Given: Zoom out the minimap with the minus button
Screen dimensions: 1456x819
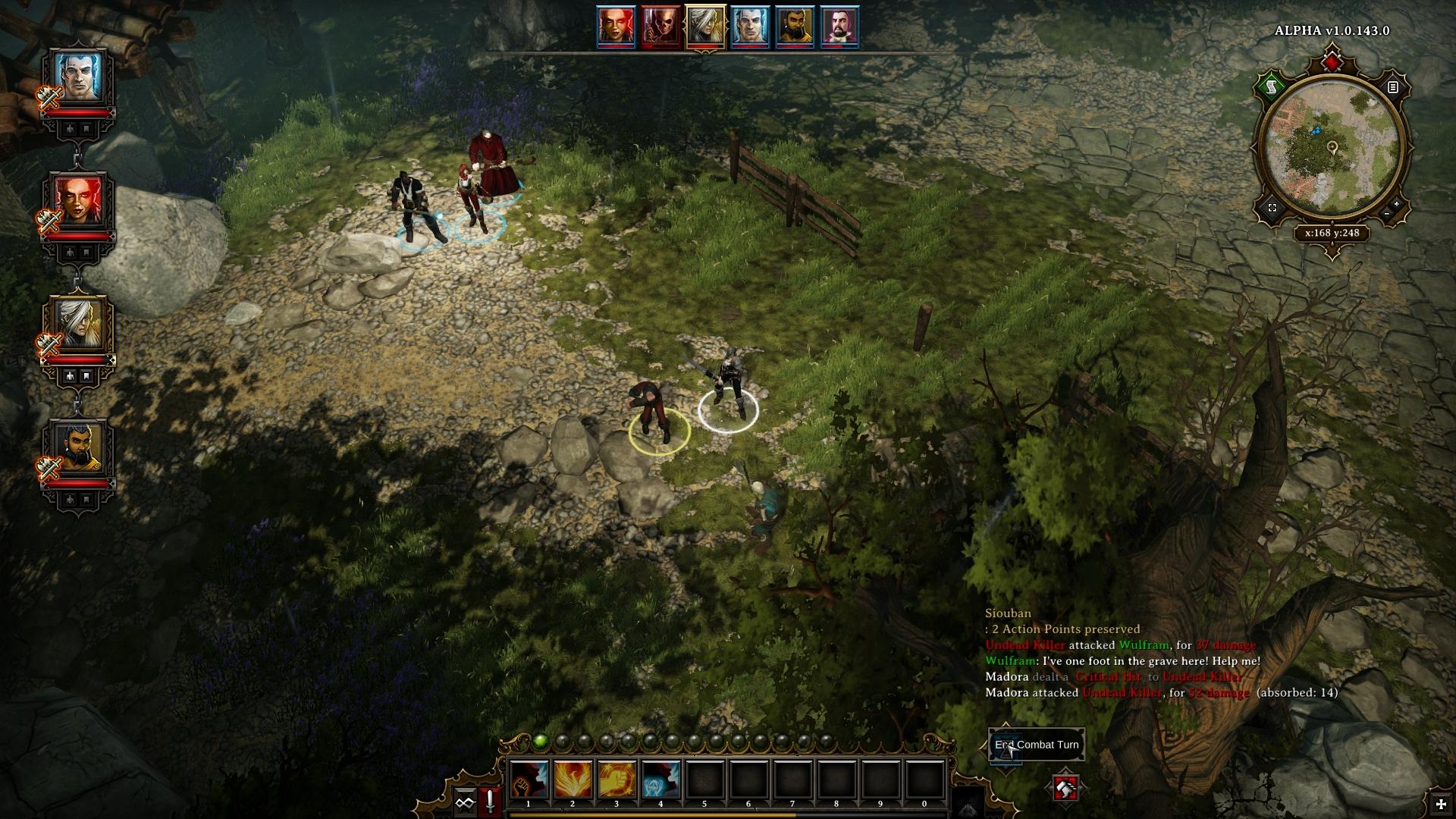Looking at the screenshot, I should pyautogui.click(x=1386, y=215).
